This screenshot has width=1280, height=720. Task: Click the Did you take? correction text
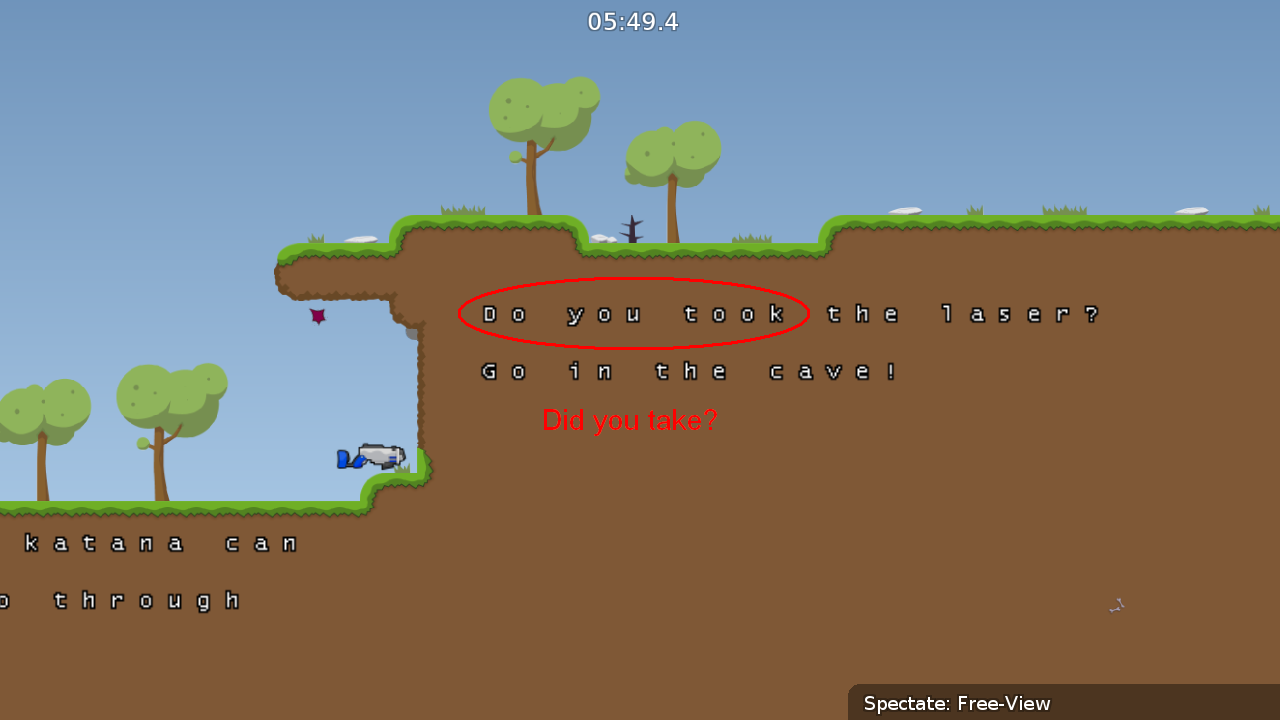tap(629, 420)
